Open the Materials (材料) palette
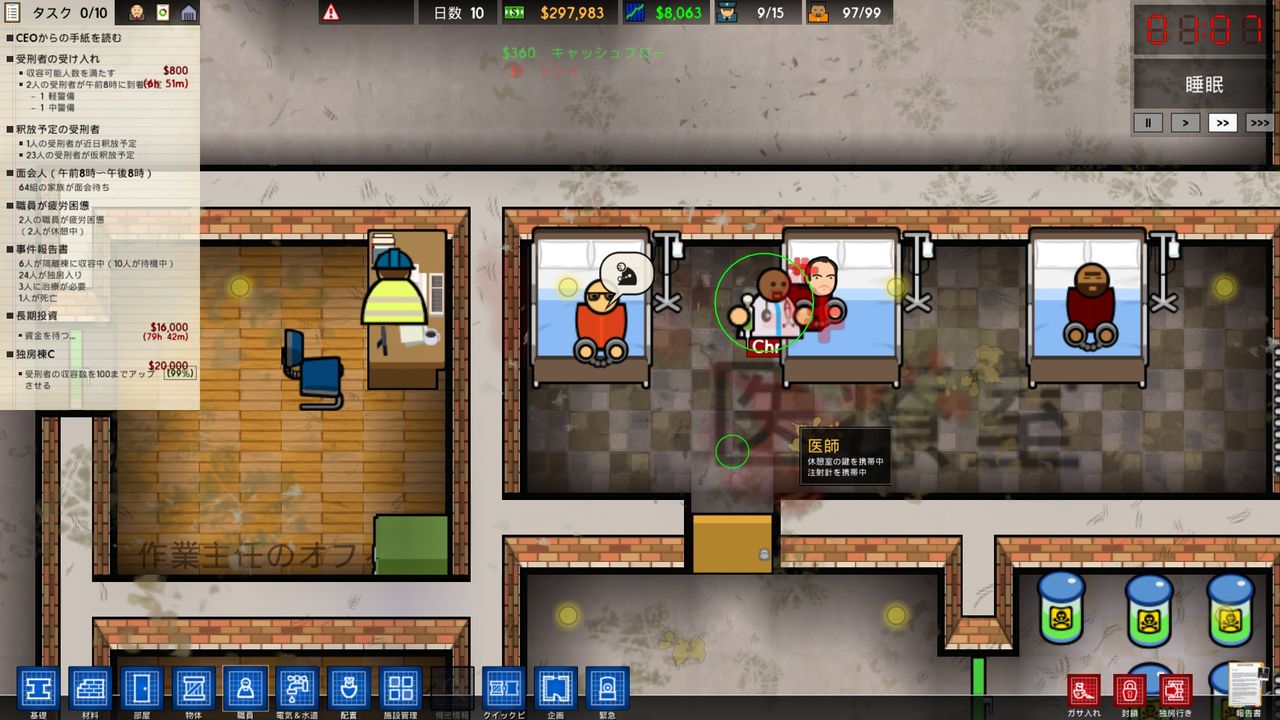This screenshot has height=720, width=1280. (90, 688)
